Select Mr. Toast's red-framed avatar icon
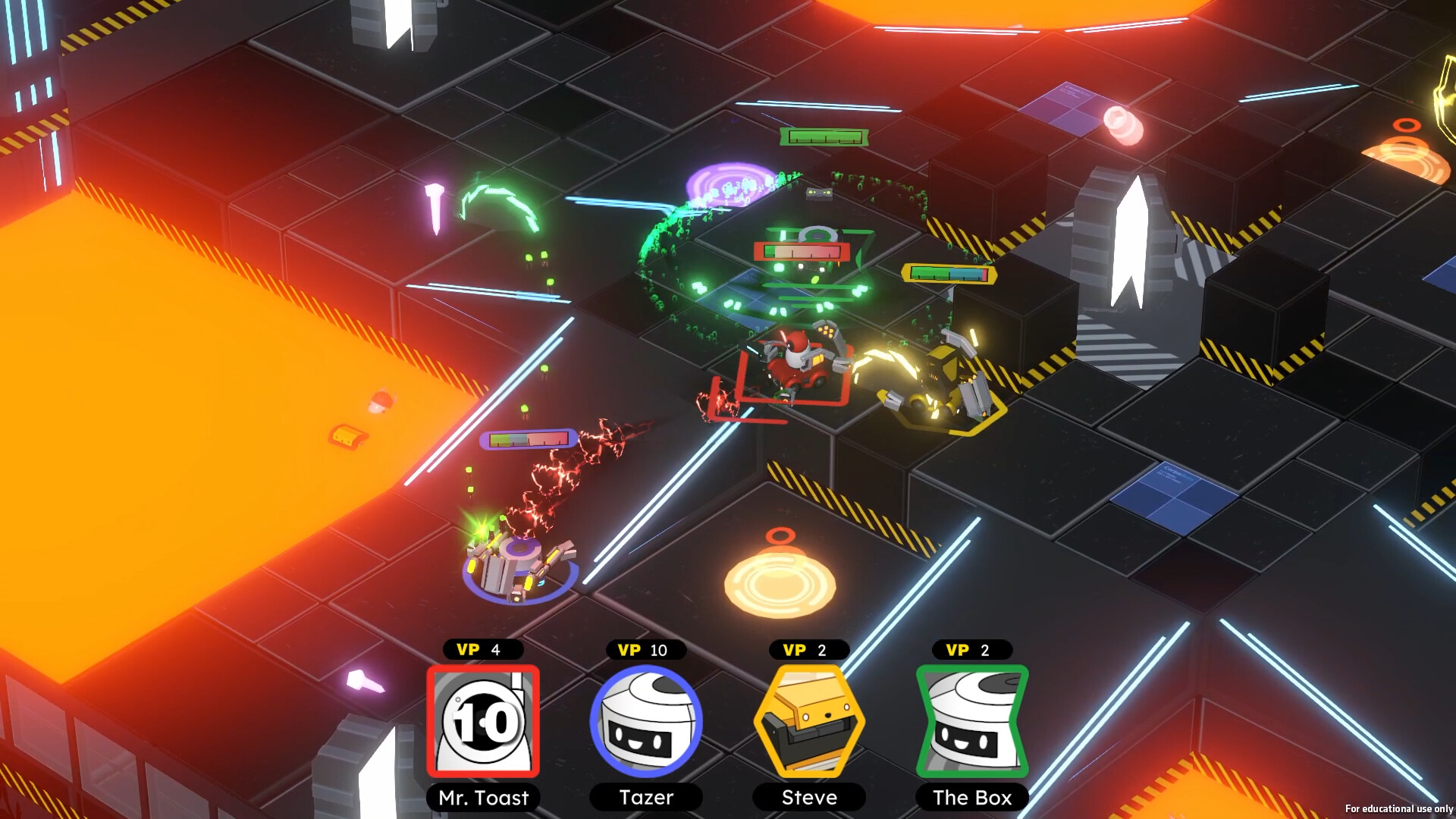This screenshot has height=819, width=1456. (483, 722)
